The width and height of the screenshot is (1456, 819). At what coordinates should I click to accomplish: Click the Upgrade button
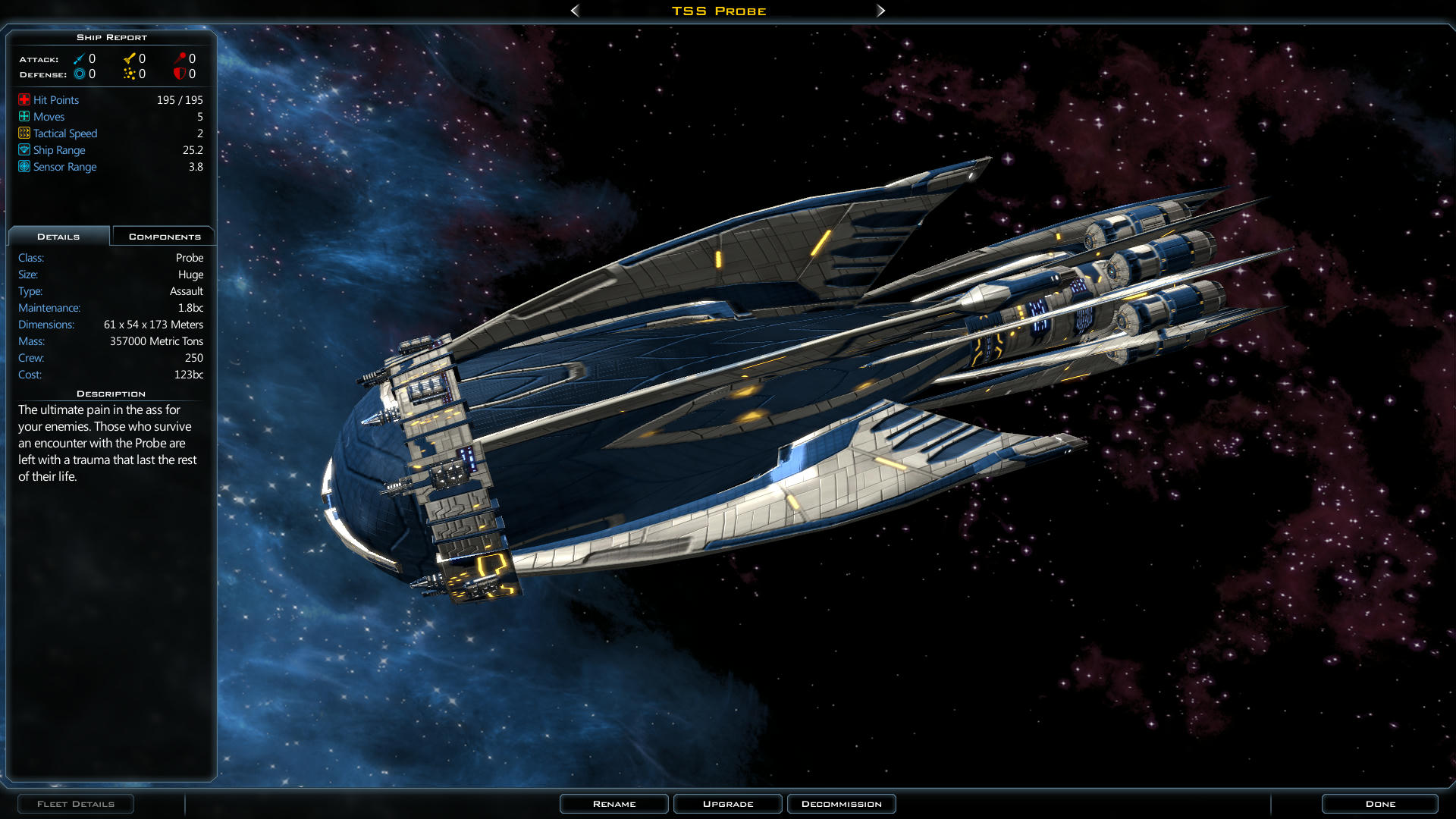[728, 804]
